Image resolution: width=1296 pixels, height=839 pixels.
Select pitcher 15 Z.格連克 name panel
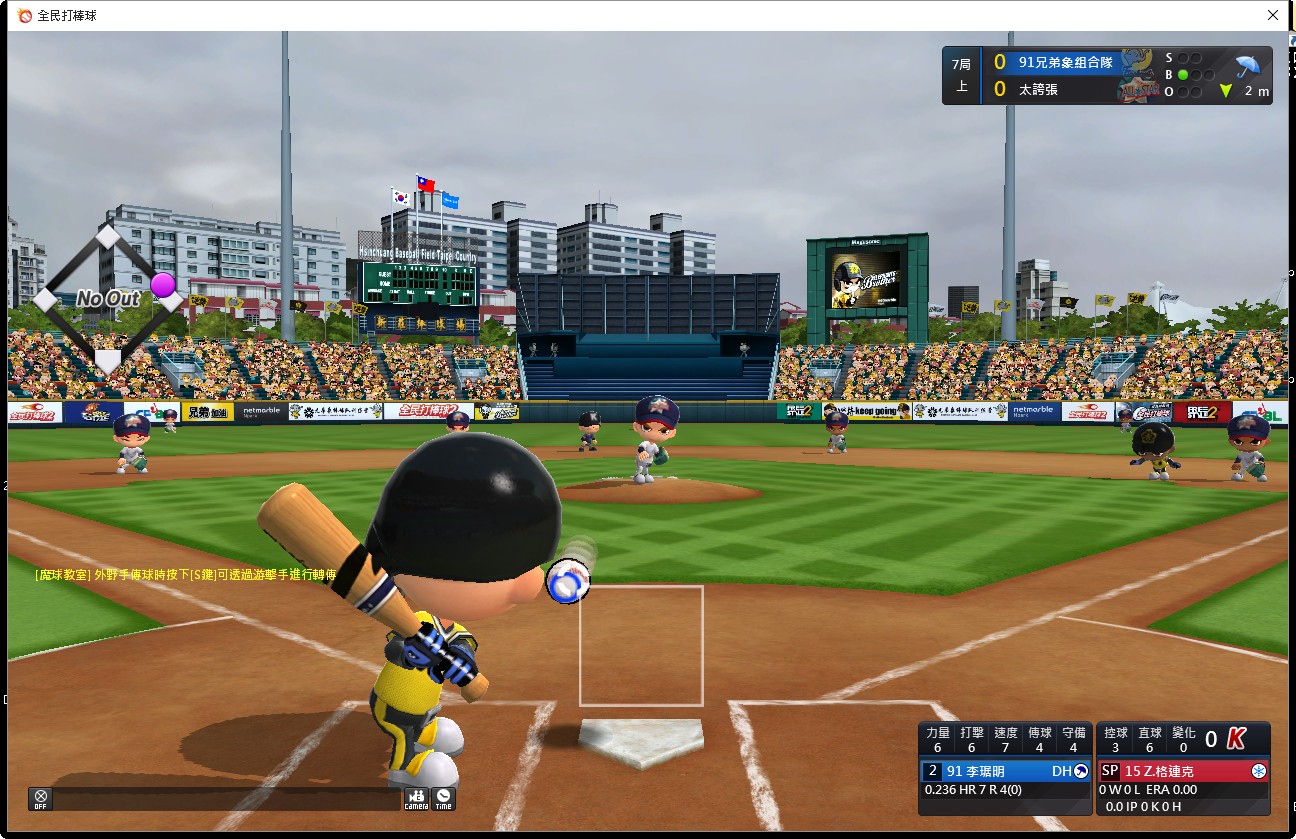point(1183,771)
